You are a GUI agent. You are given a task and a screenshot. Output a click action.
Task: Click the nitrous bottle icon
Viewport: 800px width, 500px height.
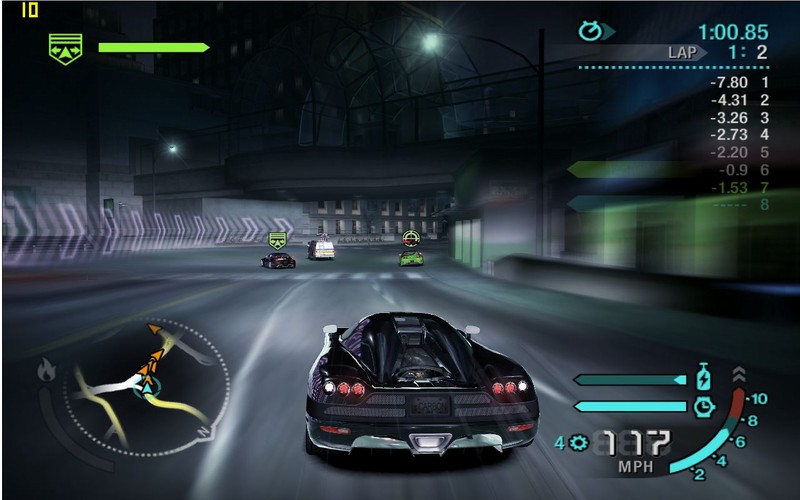coord(703,379)
